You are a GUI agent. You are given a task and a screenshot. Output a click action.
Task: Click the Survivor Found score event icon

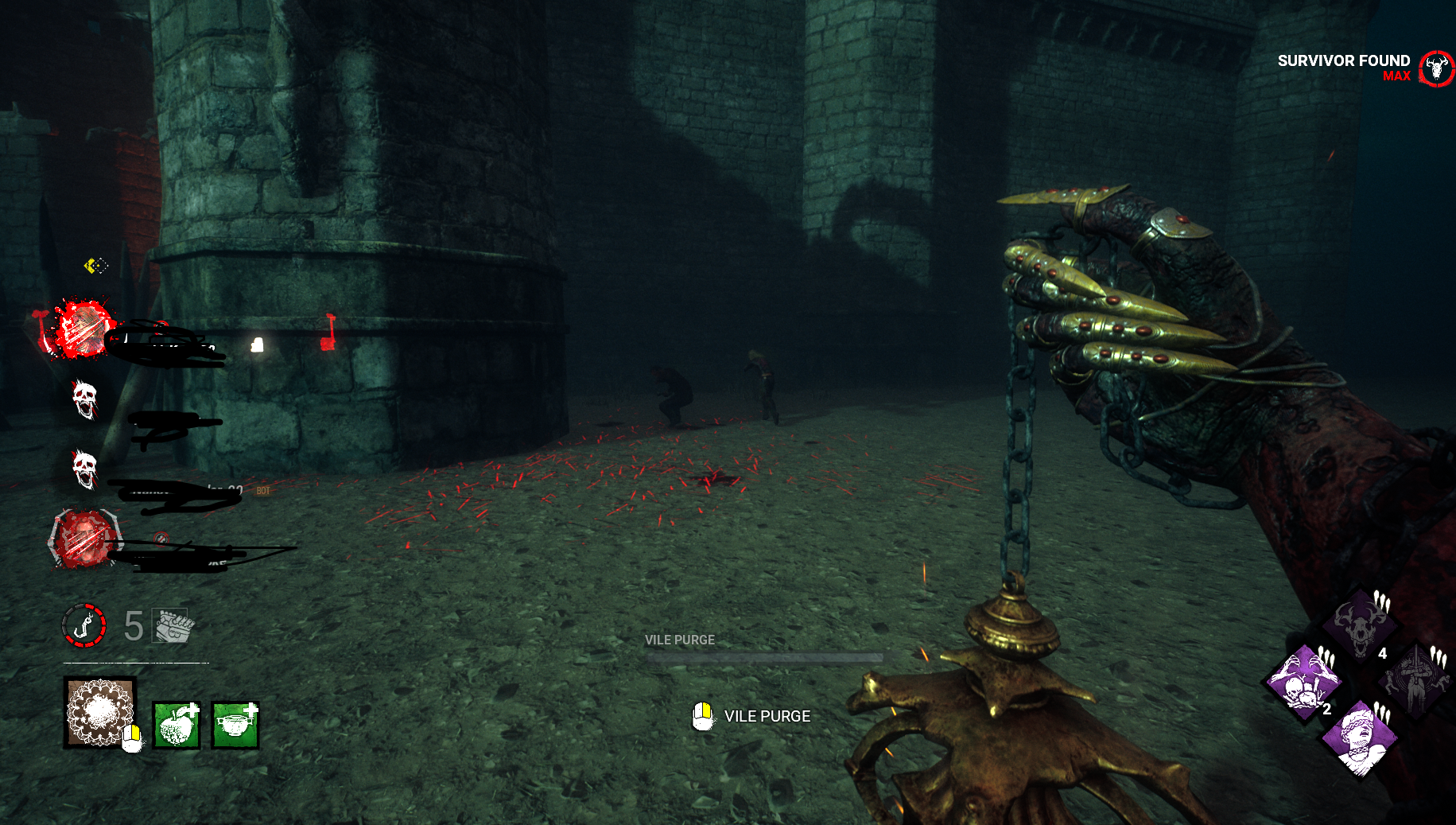1436,68
